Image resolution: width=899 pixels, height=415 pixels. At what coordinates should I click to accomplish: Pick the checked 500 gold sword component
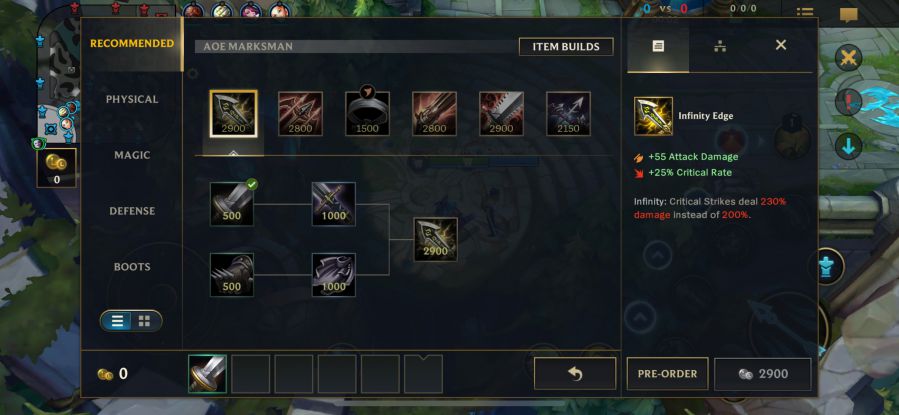click(232, 203)
